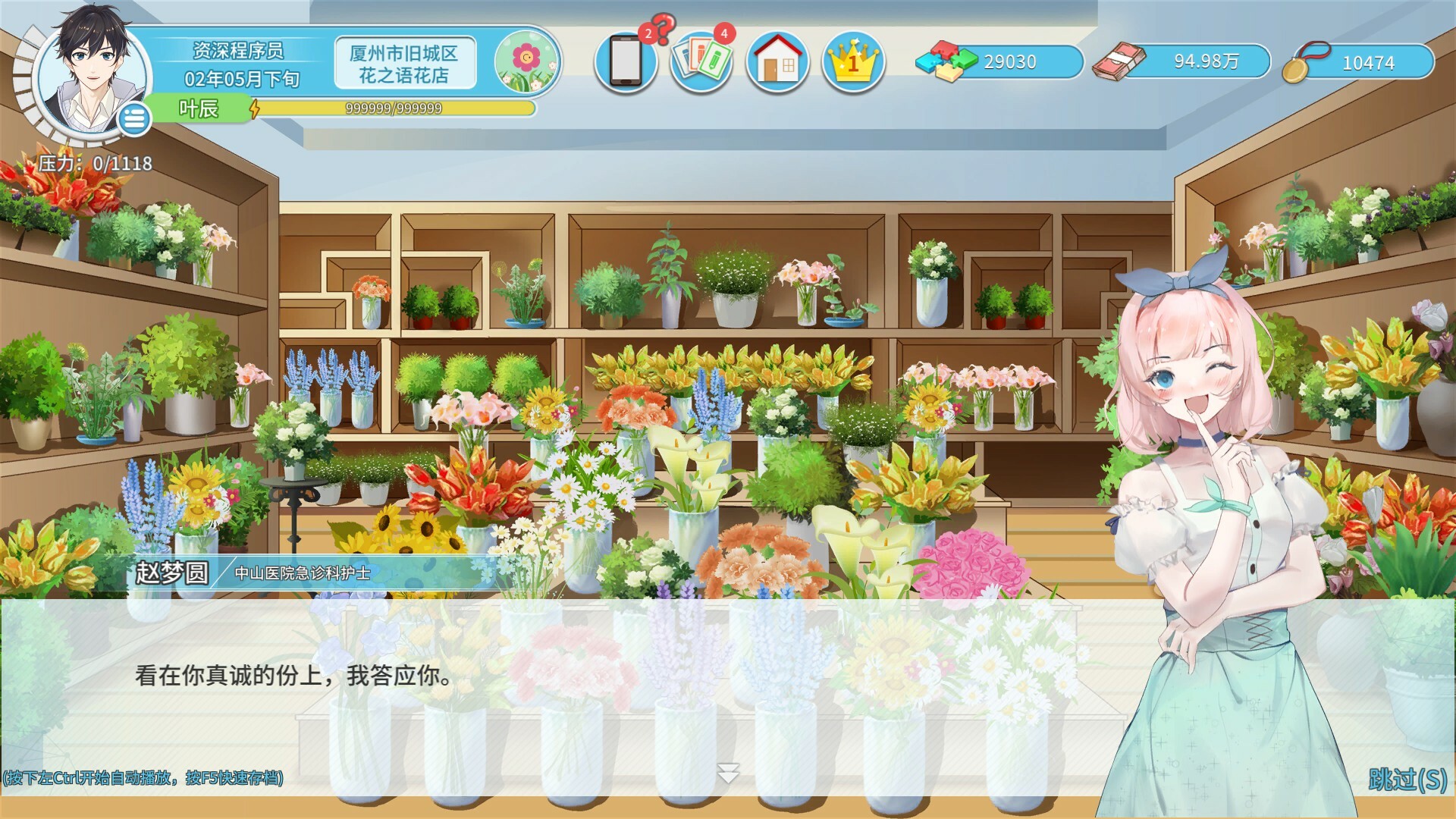Open the phone app with 2 notifications
The image size is (1456, 819).
tap(627, 61)
